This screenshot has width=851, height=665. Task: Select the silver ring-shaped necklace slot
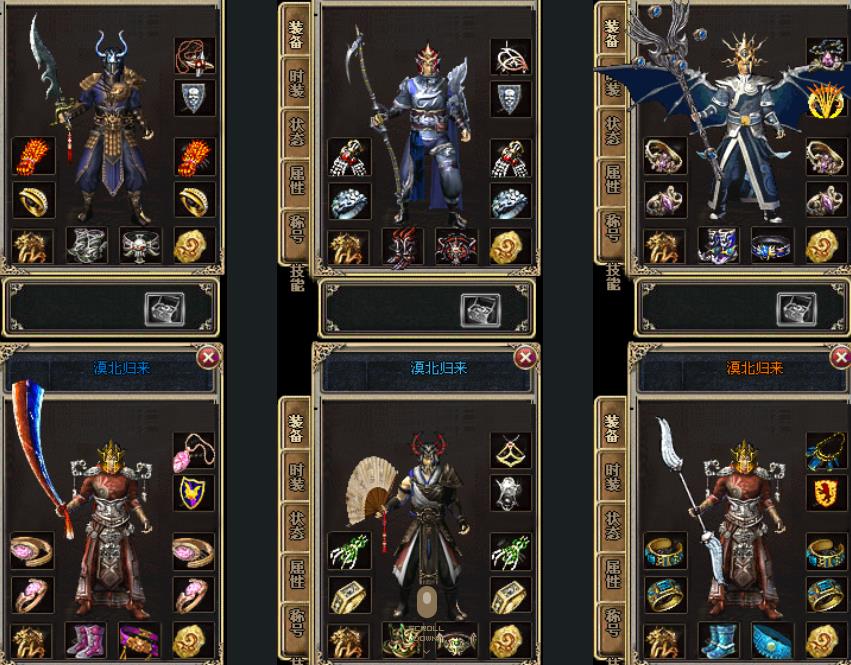tap(510, 58)
